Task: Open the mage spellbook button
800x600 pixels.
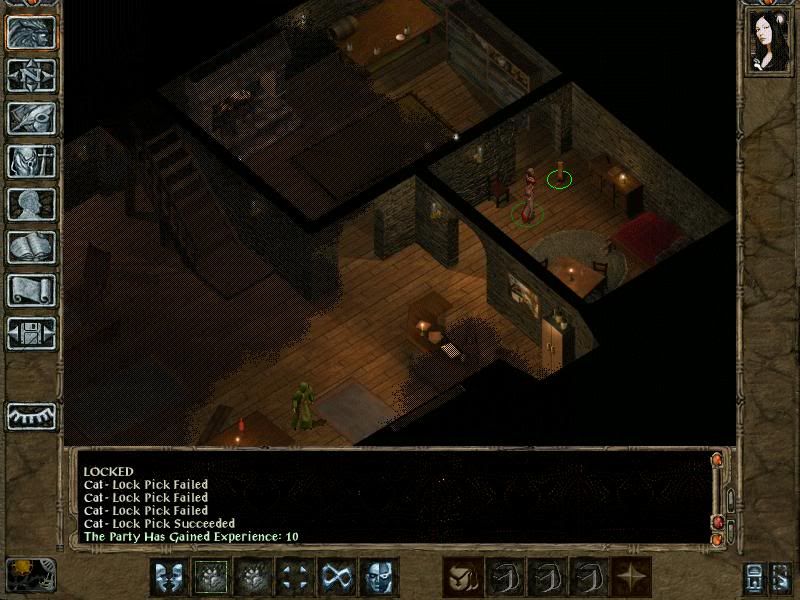Action: 31,247
